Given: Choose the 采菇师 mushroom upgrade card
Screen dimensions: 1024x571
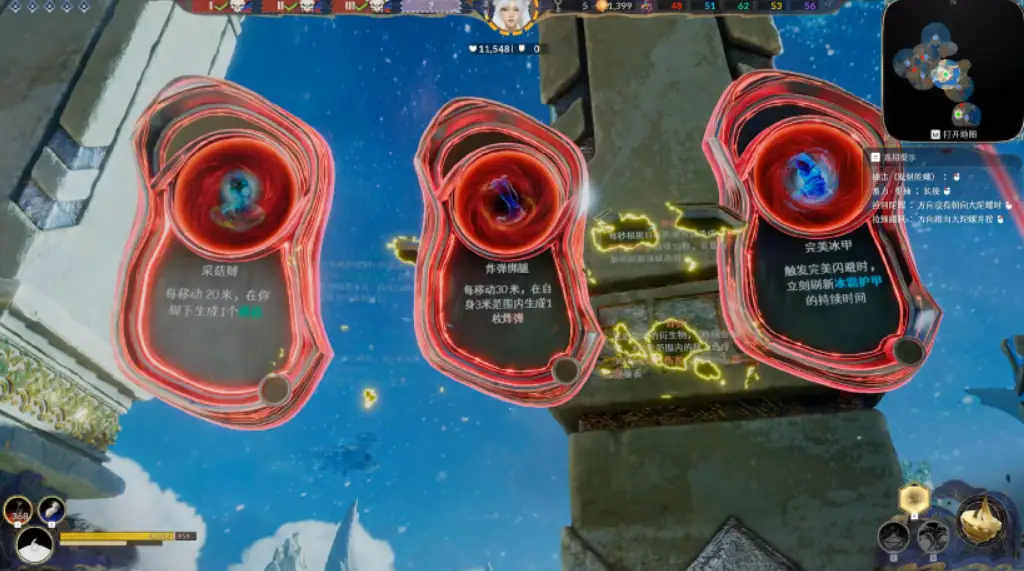Looking at the screenshot, I should (x=224, y=250).
